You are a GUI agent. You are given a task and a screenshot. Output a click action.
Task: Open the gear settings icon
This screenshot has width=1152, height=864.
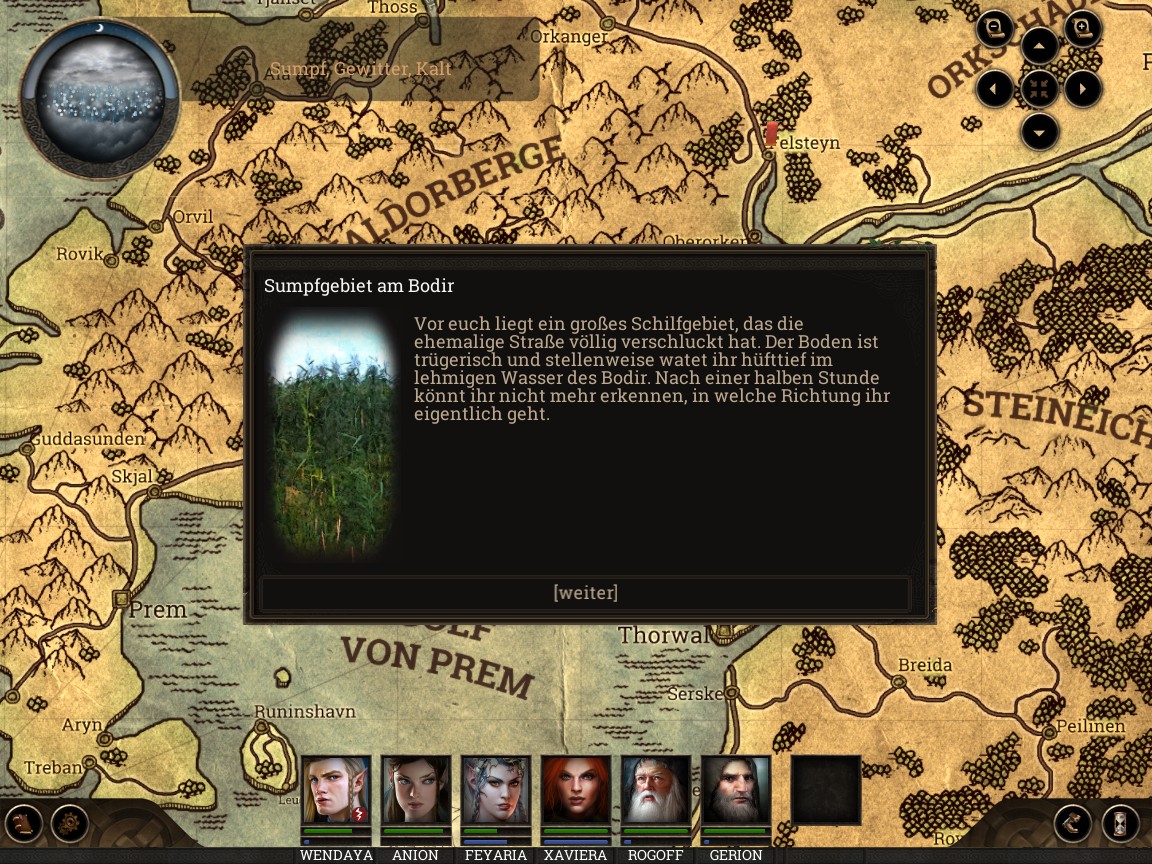70,824
